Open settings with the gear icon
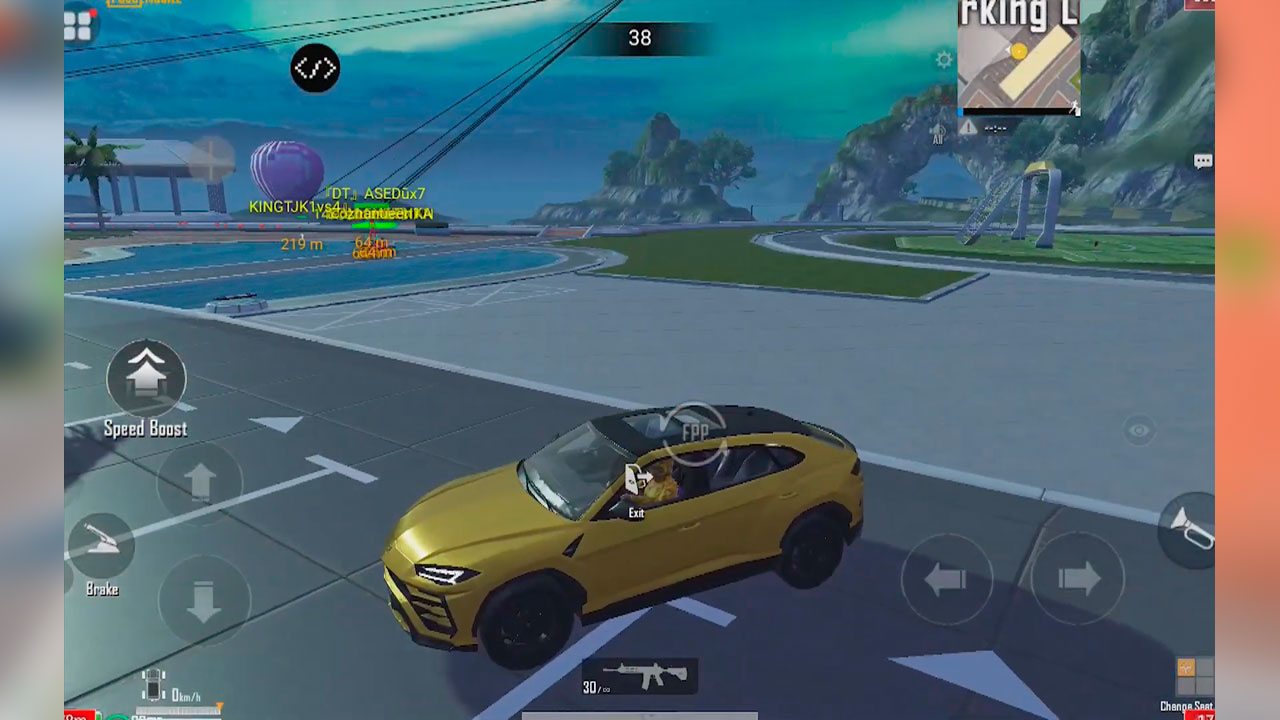This screenshot has height=720, width=1280. tap(944, 60)
